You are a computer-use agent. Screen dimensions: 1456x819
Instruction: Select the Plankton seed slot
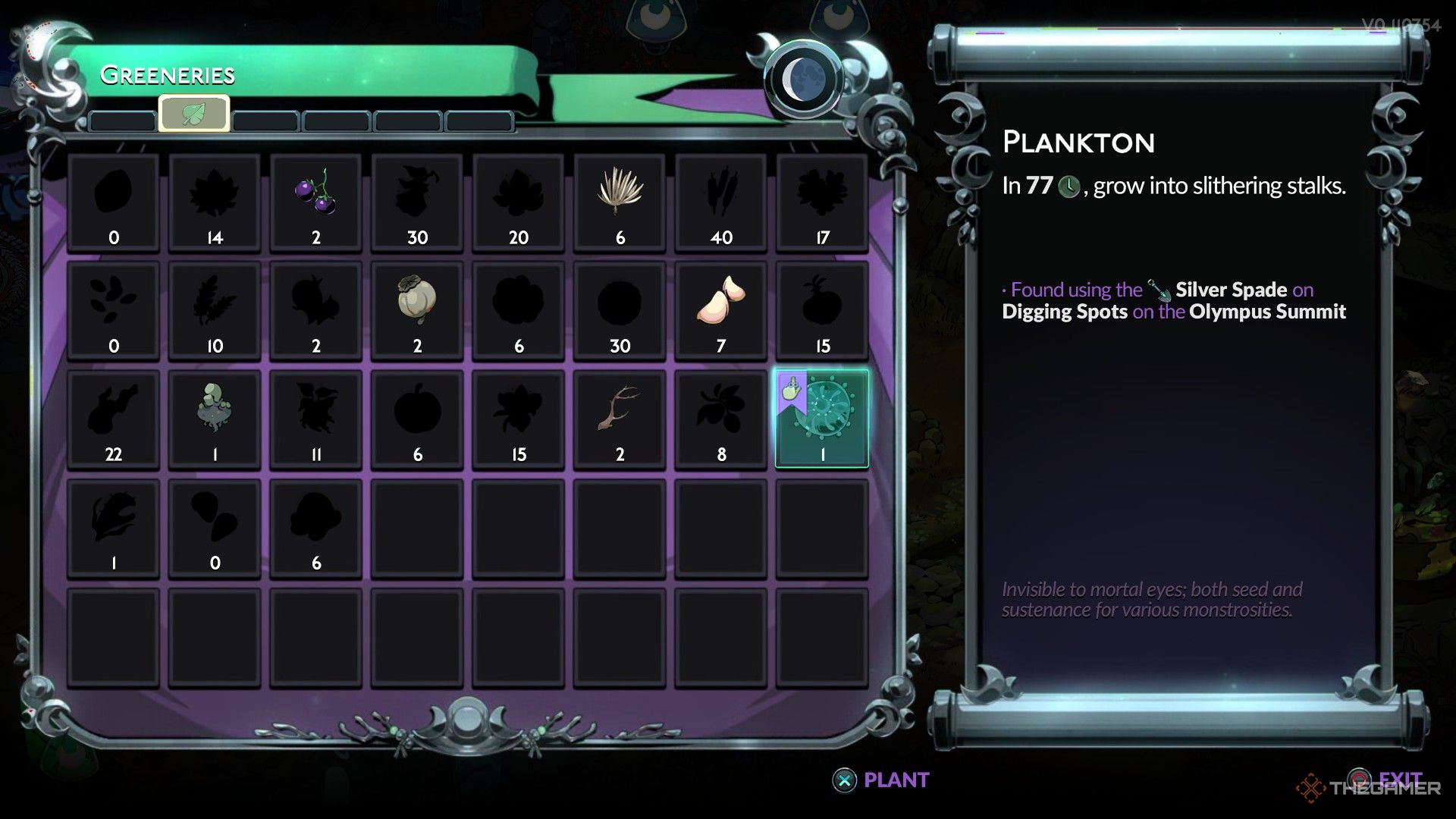click(x=822, y=419)
